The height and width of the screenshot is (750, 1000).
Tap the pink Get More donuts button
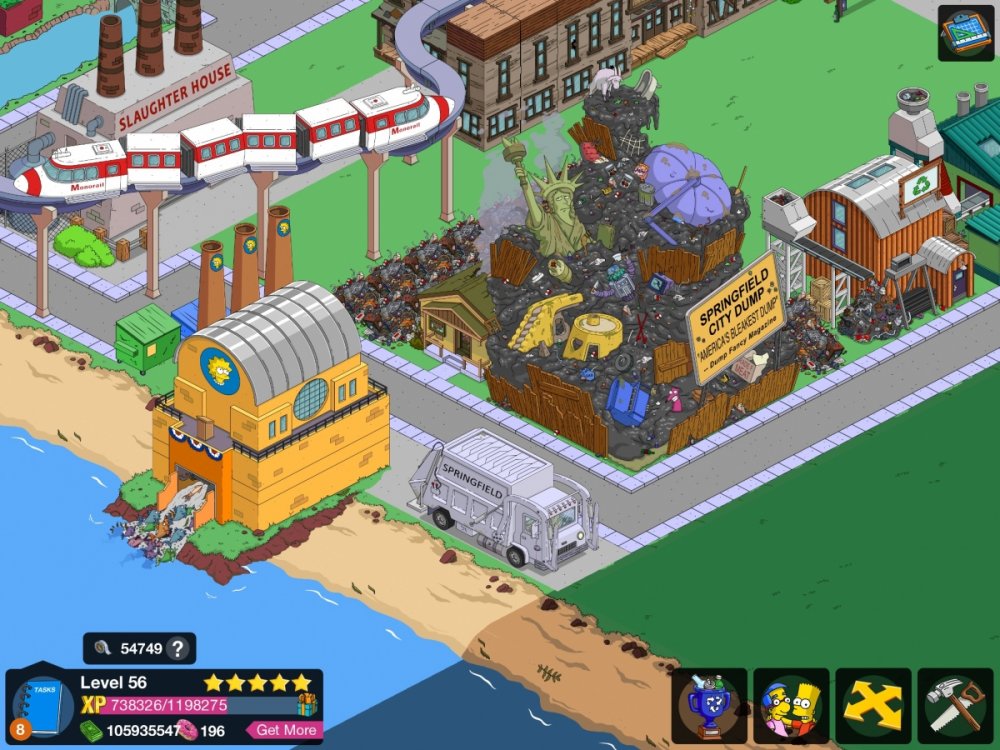tap(284, 730)
